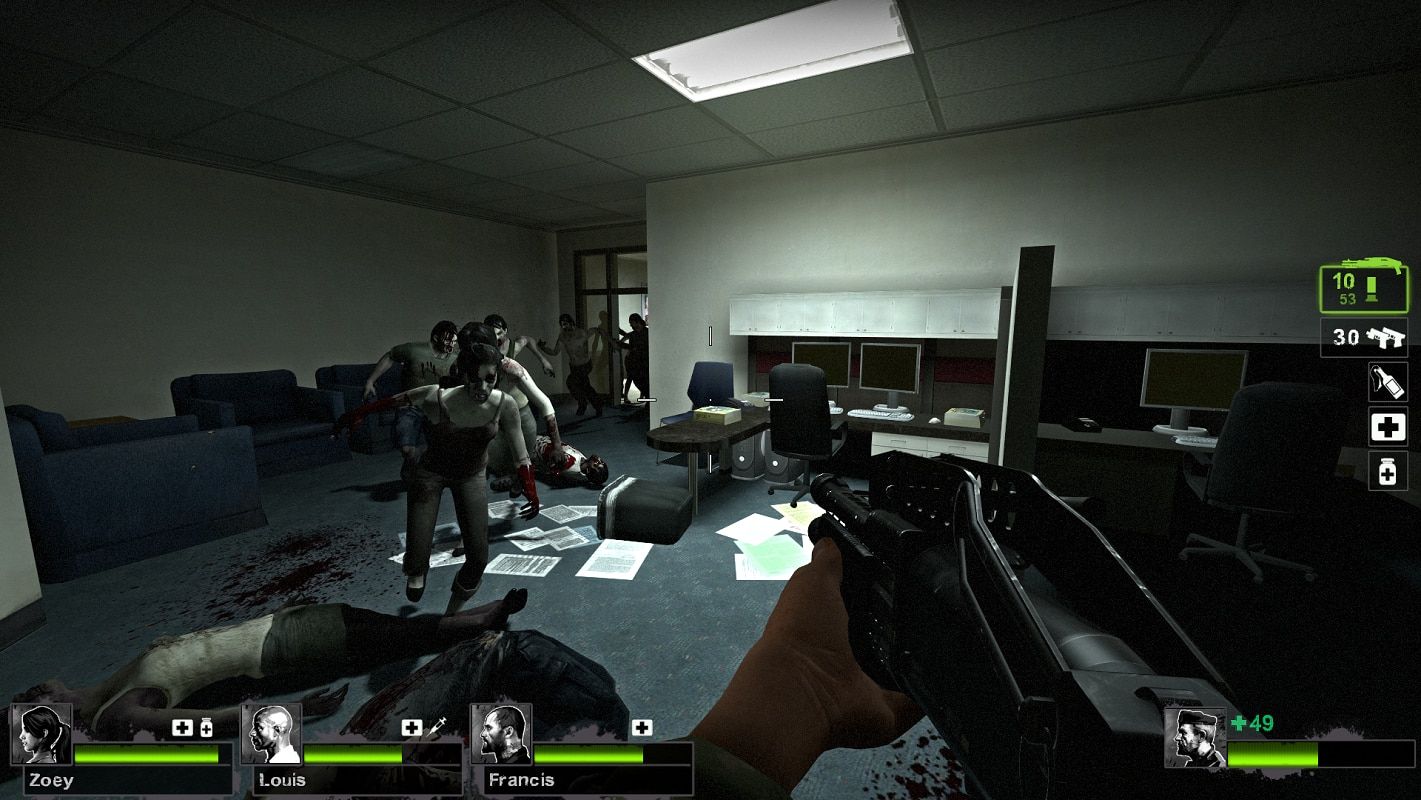Select the molotov cocktail slot
This screenshot has width=1421, height=800.
tap(1387, 382)
